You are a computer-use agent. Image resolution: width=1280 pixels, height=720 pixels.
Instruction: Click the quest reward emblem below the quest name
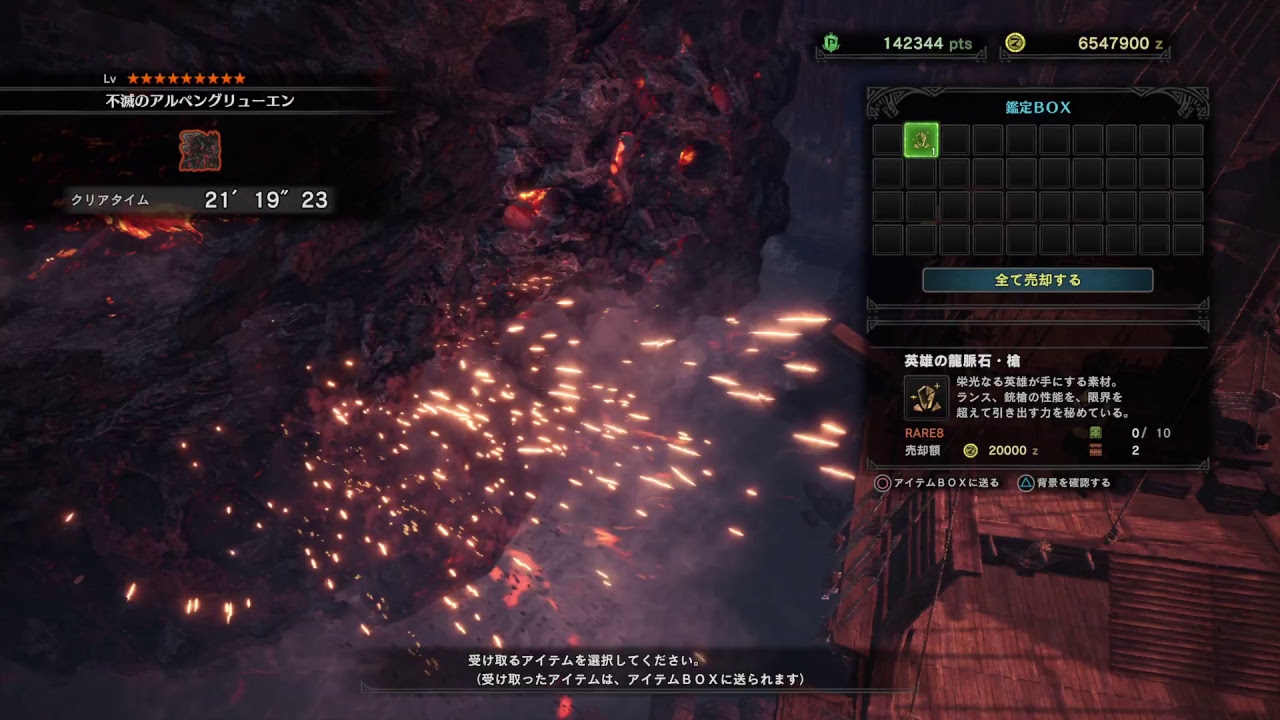click(200, 152)
